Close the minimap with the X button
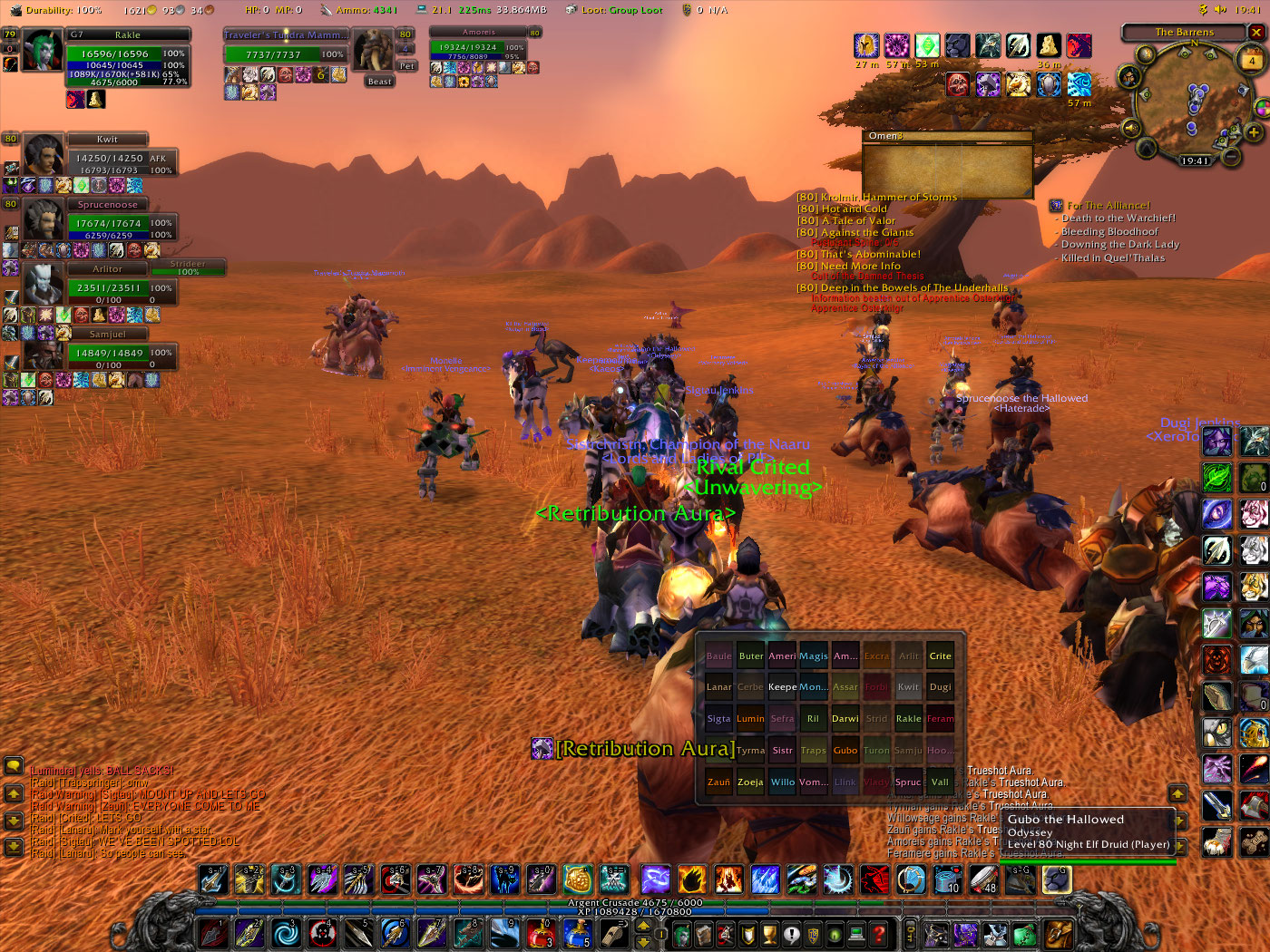Screen dimensions: 1270x952 coord(1256,32)
